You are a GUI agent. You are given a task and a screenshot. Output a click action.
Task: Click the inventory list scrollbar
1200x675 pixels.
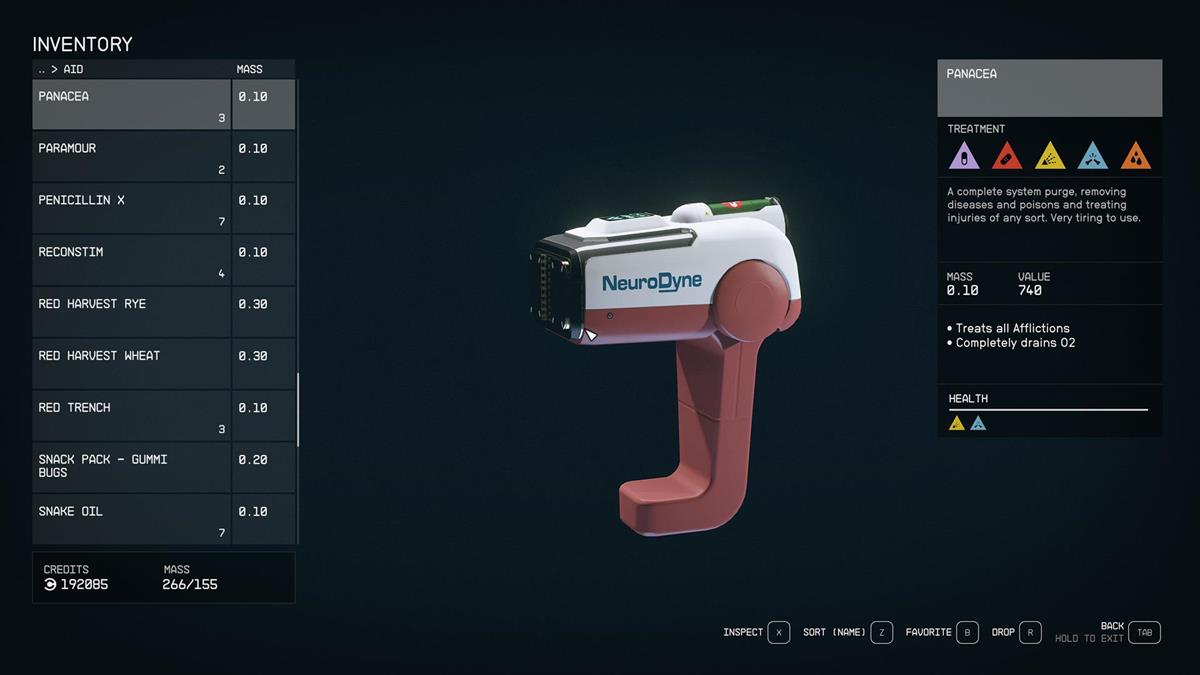(x=298, y=410)
